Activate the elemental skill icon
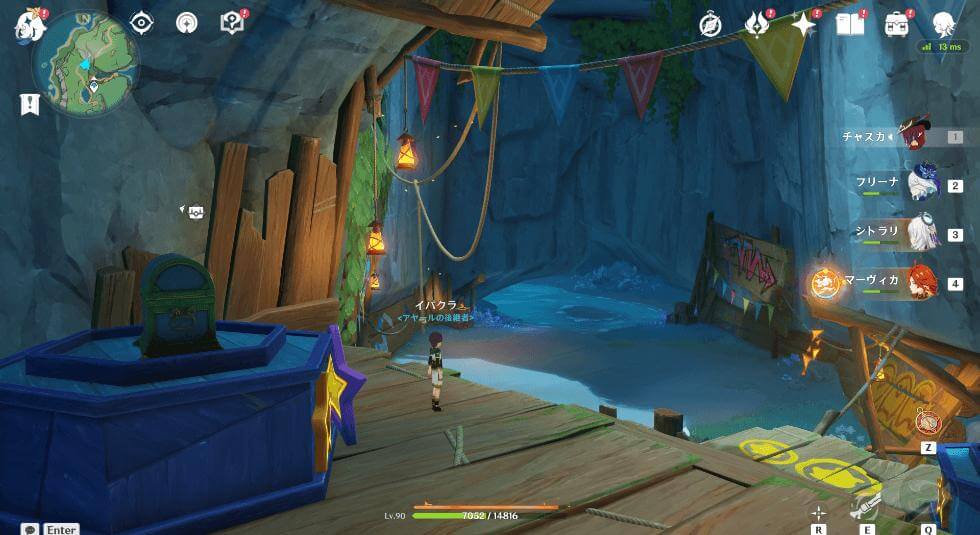 (868, 506)
